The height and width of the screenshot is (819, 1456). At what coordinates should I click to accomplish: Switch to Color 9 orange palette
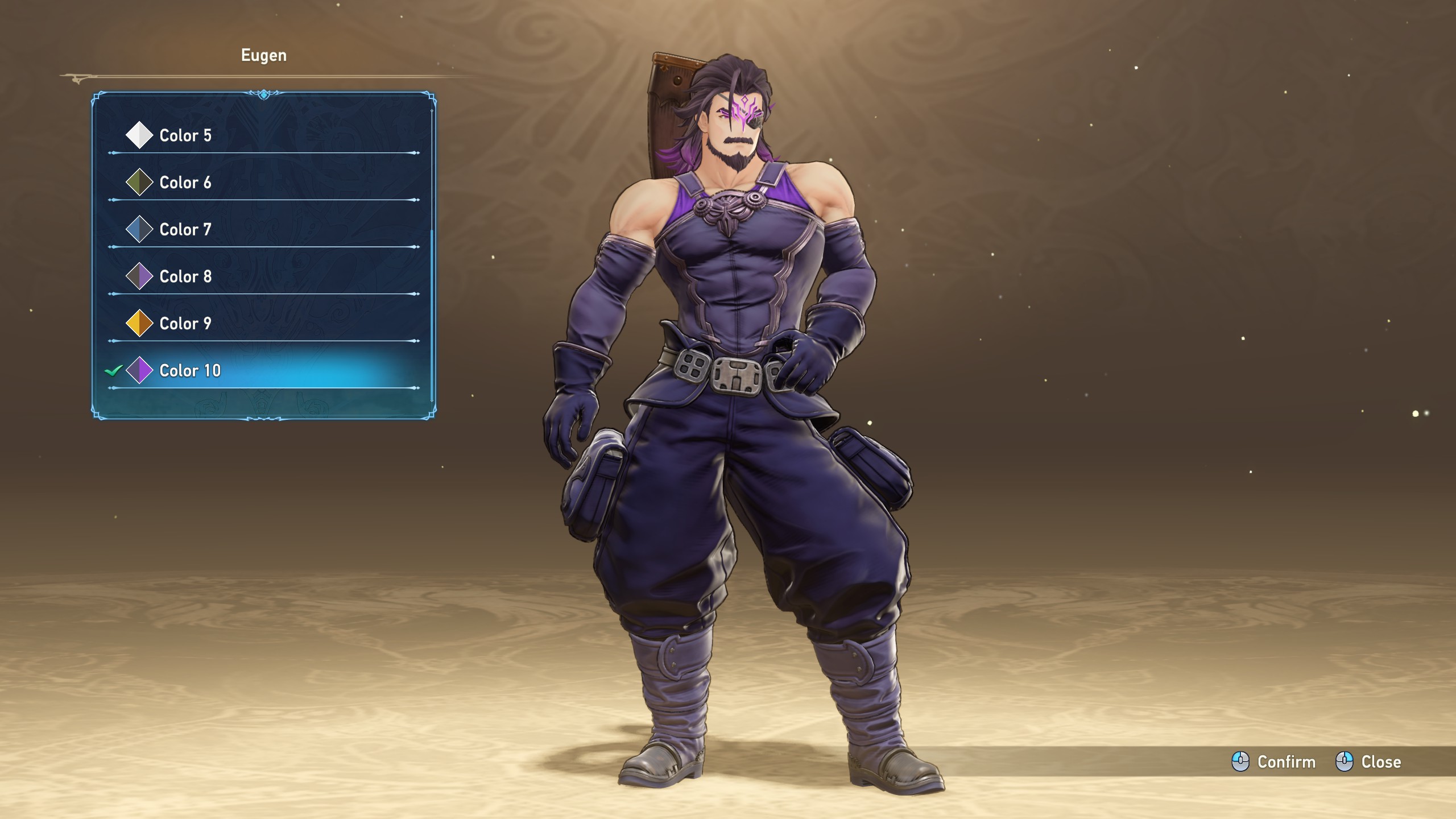pyautogui.click(x=185, y=324)
